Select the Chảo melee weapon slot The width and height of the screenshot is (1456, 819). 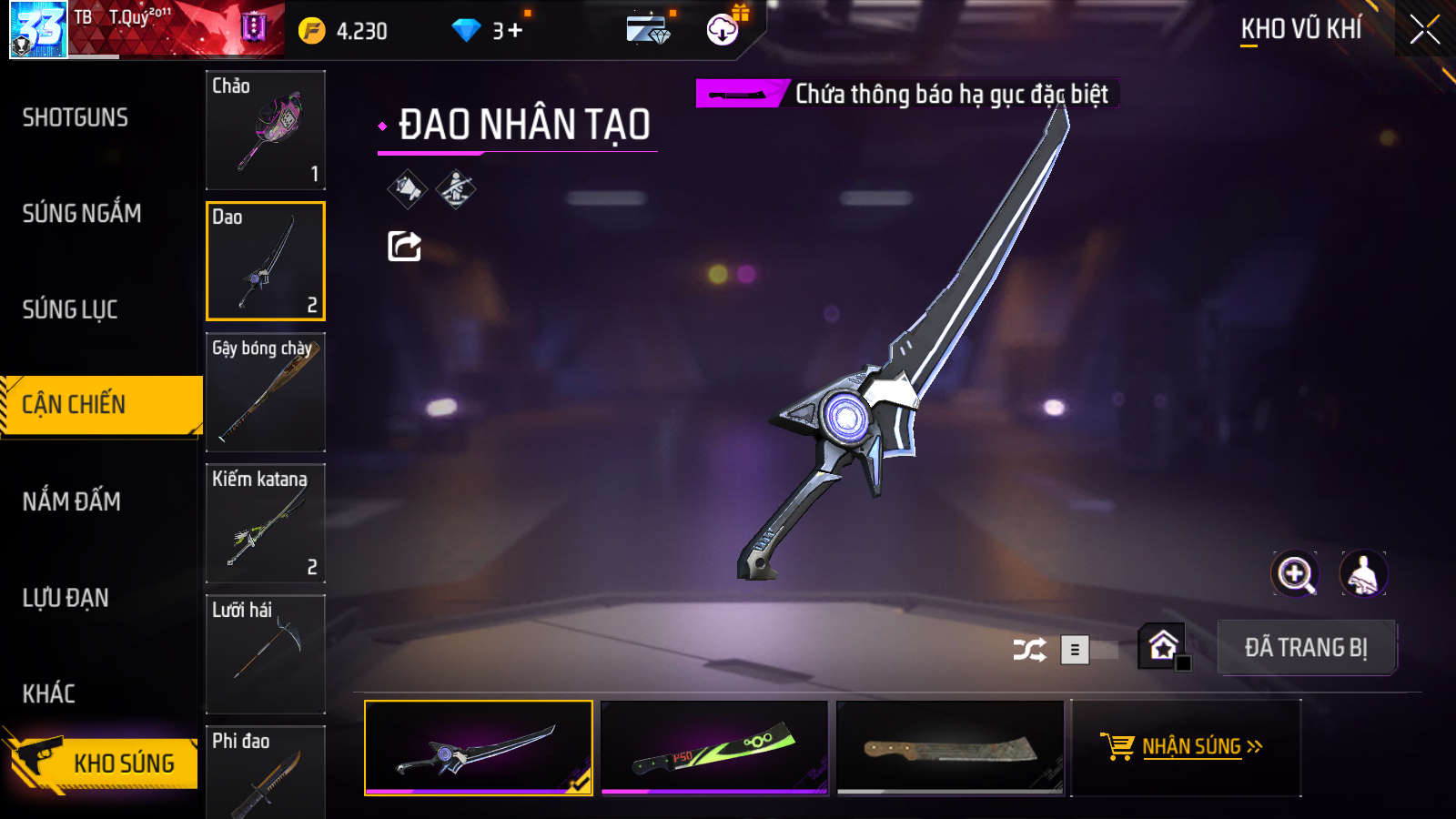[x=266, y=130]
